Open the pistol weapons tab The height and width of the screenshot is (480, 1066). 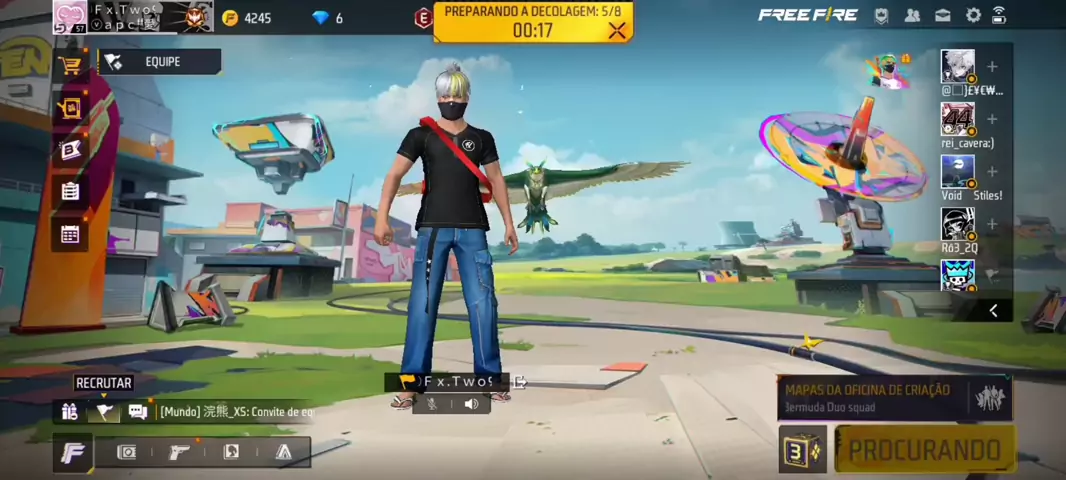pos(179,452)
